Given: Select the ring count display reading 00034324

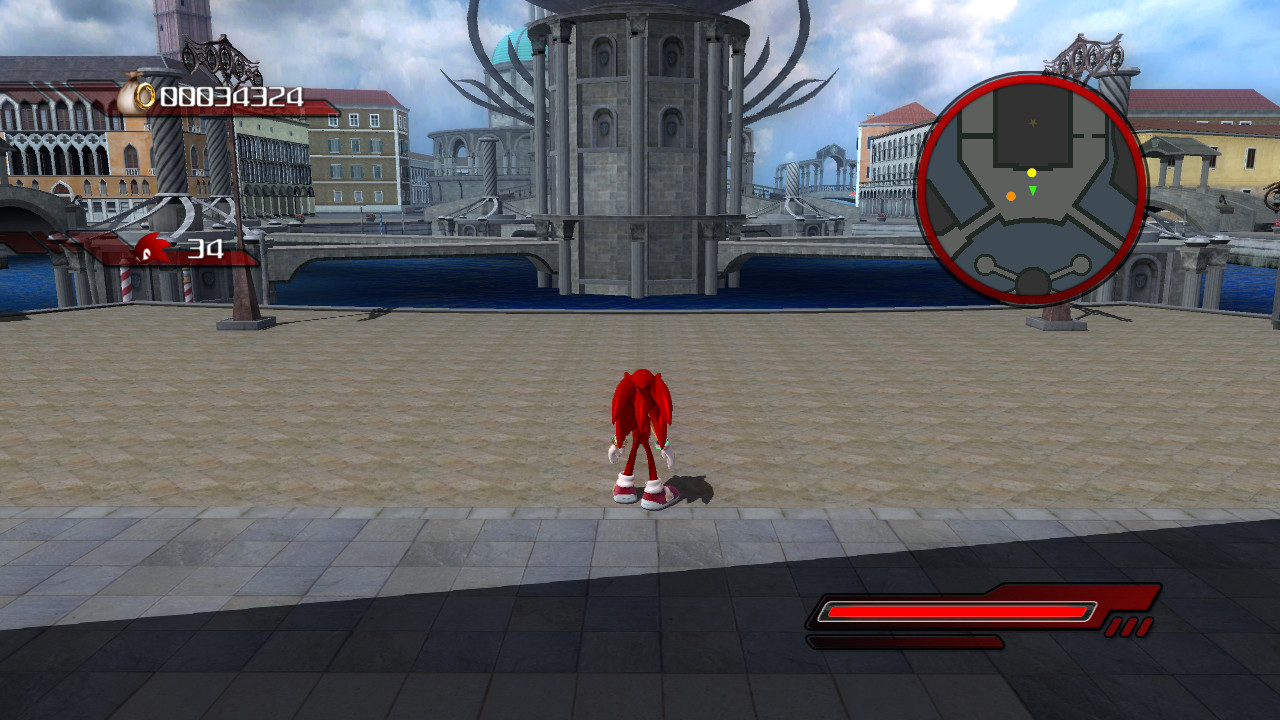Looking at the screenshot, I should coord(230,96).
